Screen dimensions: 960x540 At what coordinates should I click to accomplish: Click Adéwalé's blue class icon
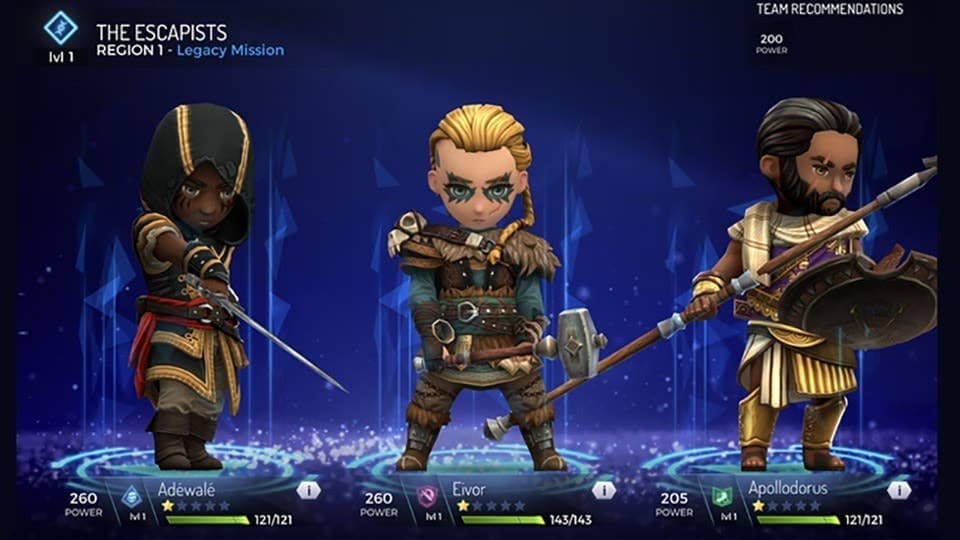click(x=131, y=494)
